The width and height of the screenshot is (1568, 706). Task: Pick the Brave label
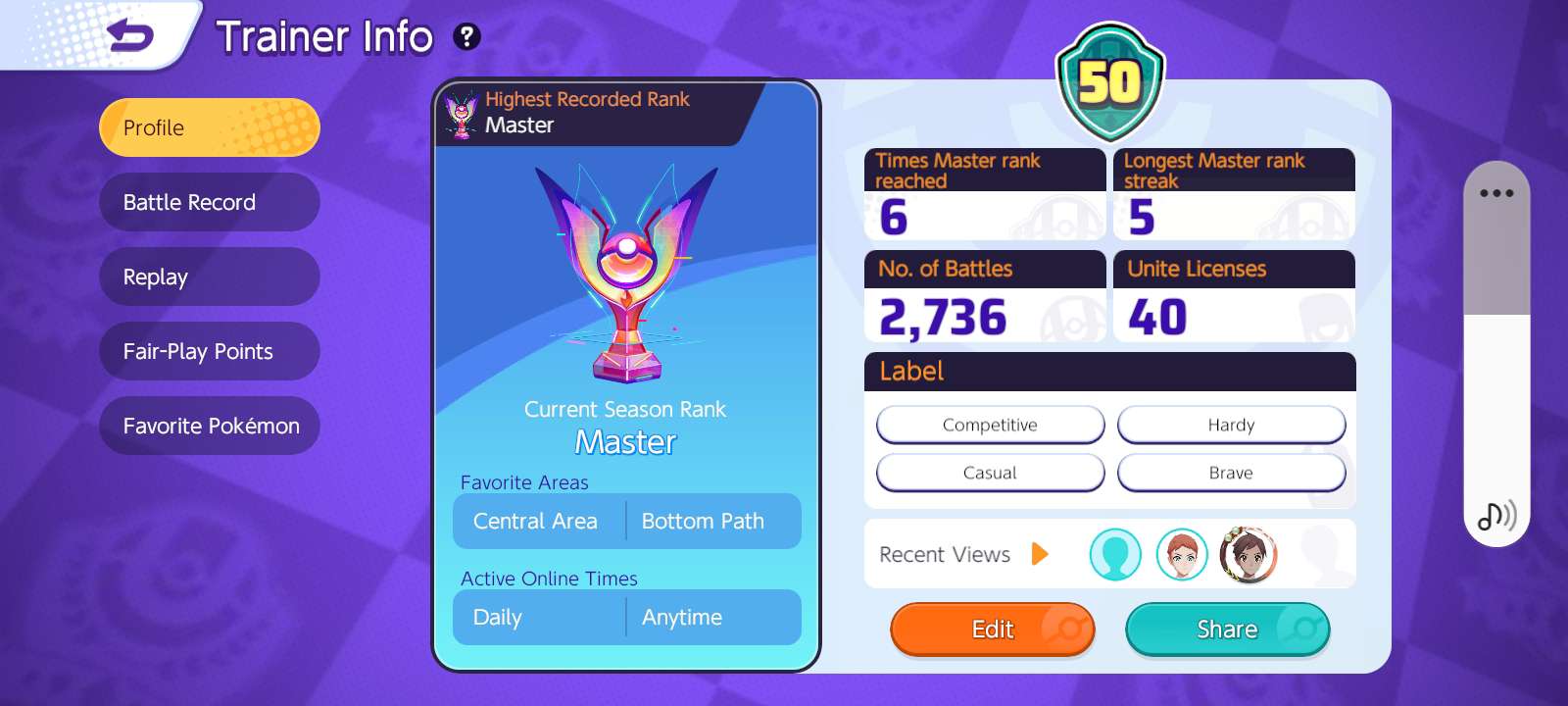point(1231,473)
